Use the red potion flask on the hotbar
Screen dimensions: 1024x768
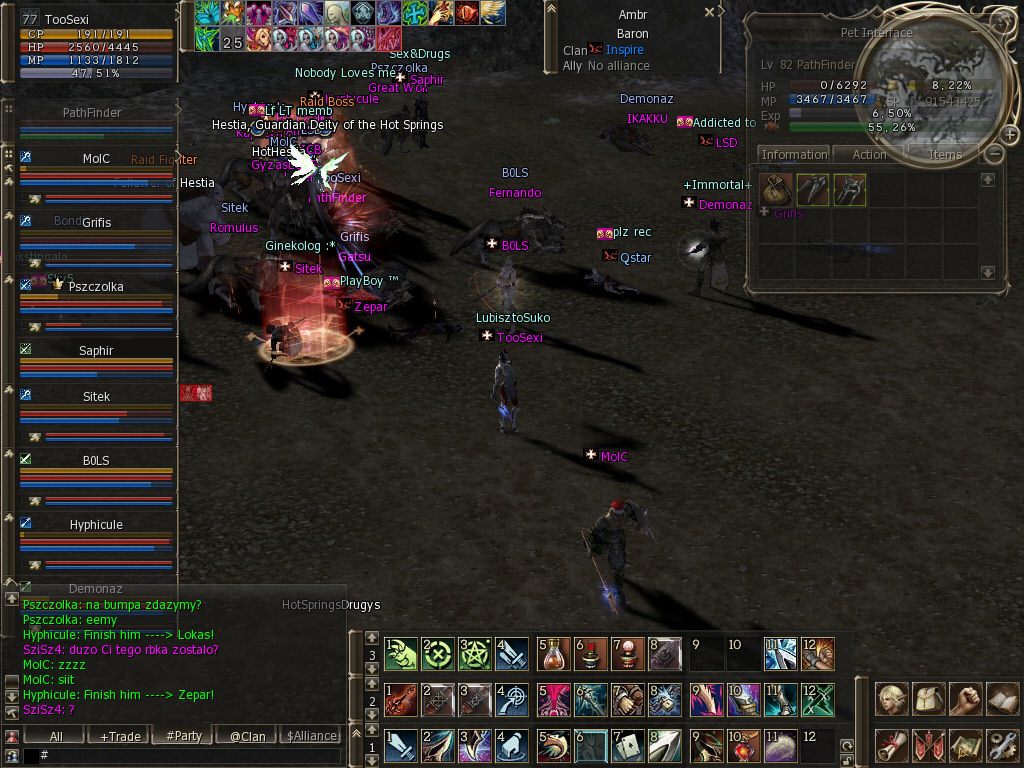[553, 654]
